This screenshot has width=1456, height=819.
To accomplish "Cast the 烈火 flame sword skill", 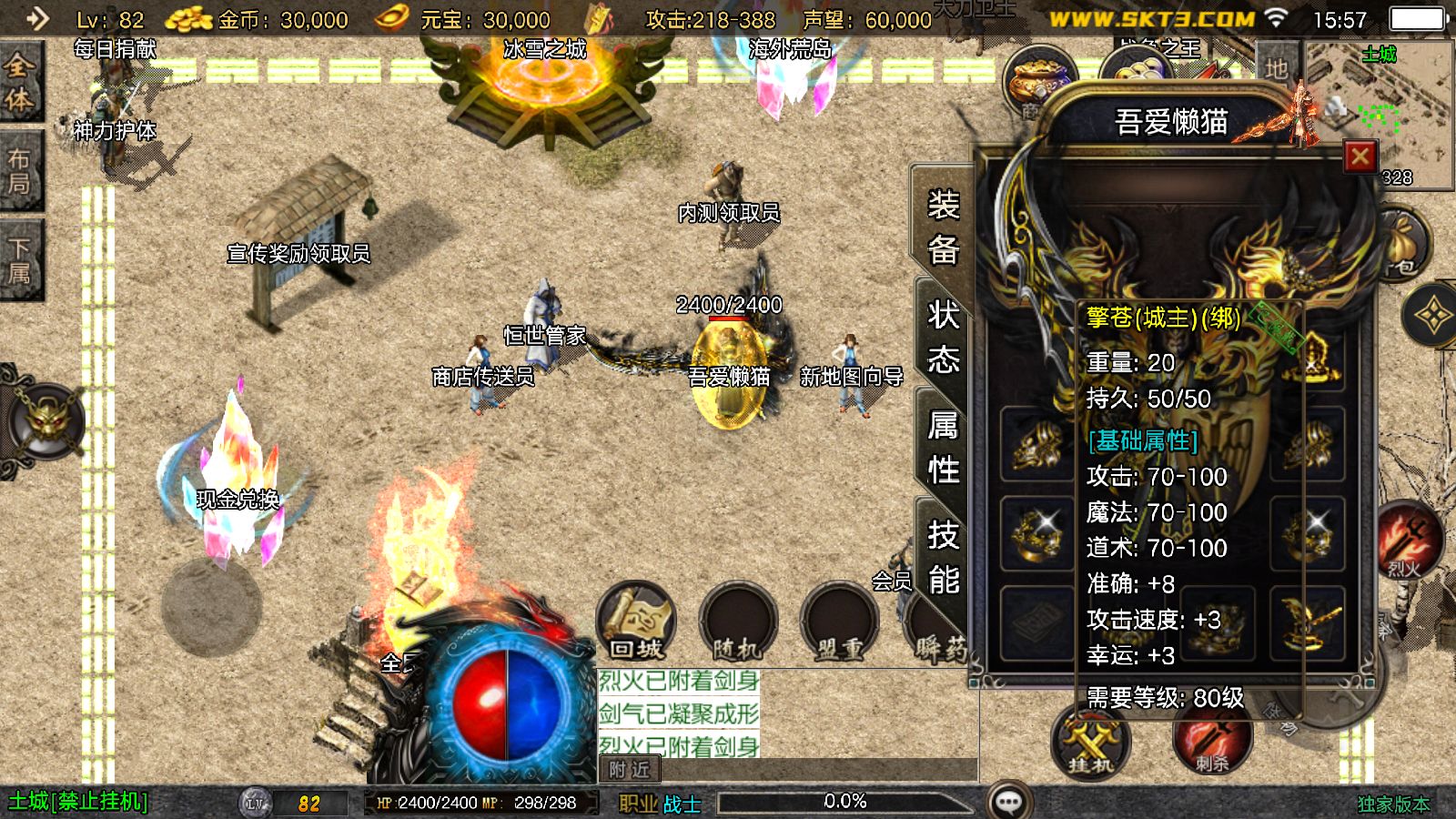I will click(1409, 542).
